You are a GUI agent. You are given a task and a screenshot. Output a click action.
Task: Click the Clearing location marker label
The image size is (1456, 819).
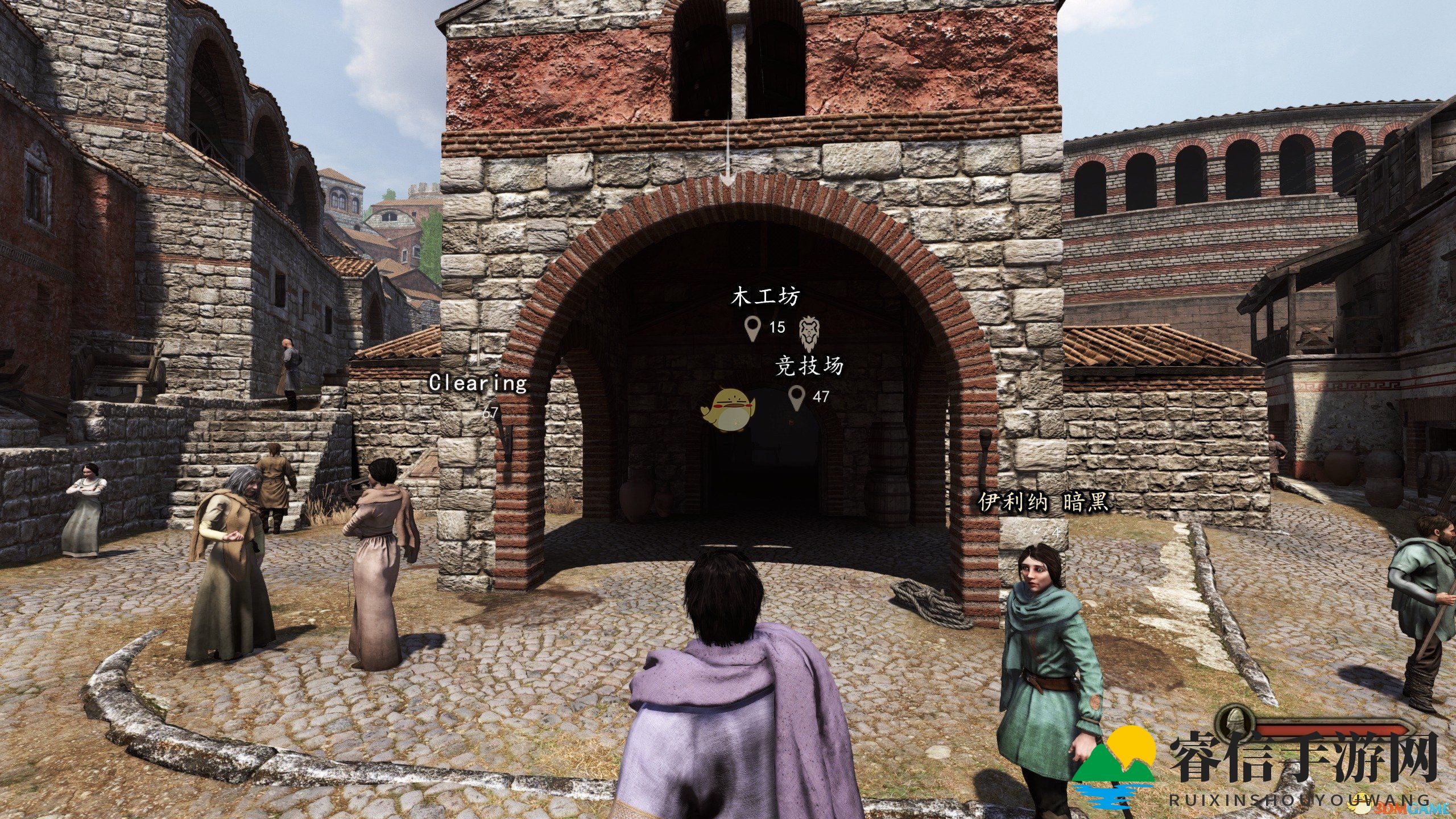pyautogui.click(x=478, y=383)
